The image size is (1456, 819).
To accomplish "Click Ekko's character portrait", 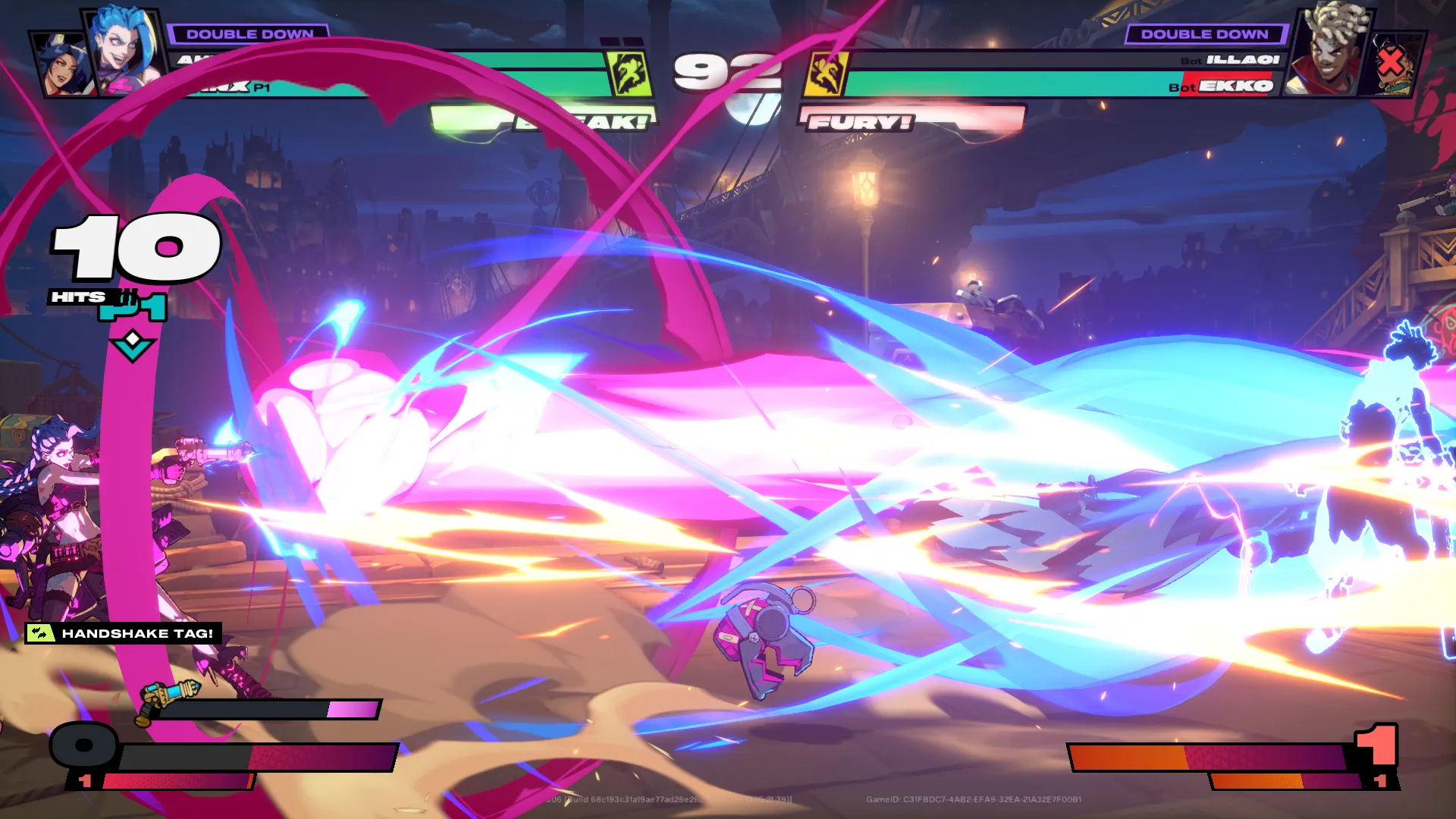I will [1329, 52].
